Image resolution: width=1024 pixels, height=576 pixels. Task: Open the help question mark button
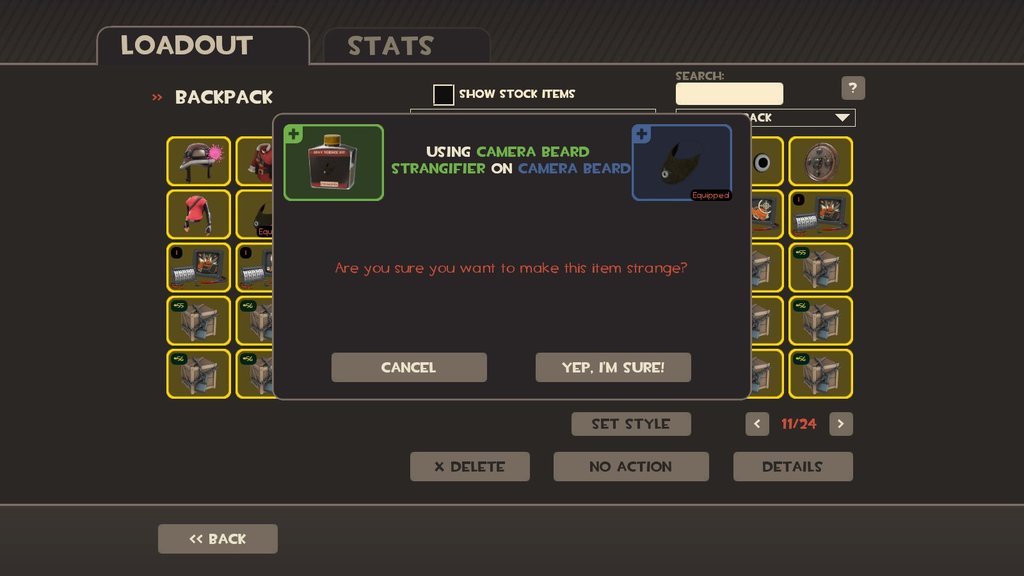(853, 88)
